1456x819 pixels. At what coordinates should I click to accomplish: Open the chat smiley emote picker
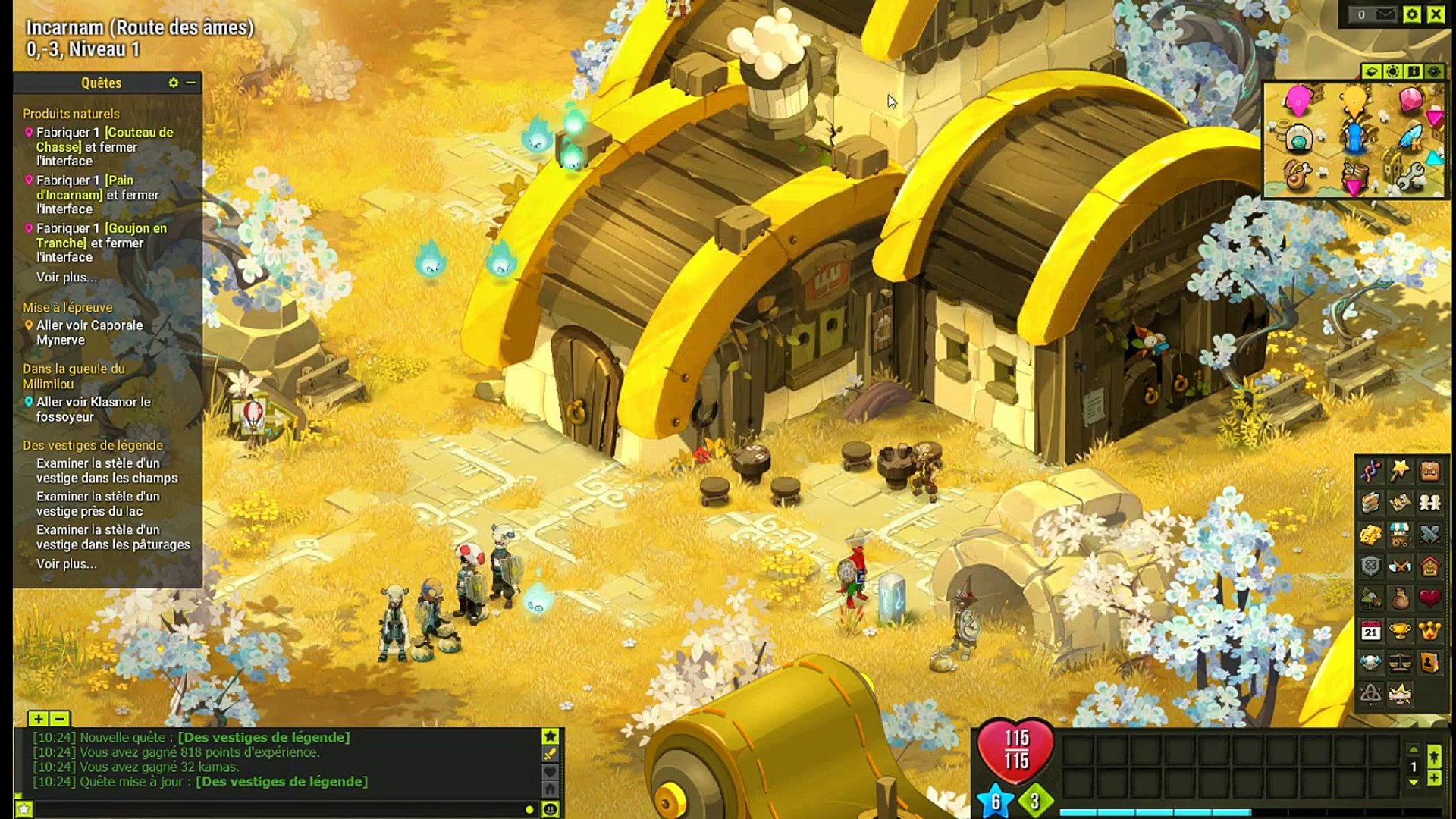tap(551, 809)
